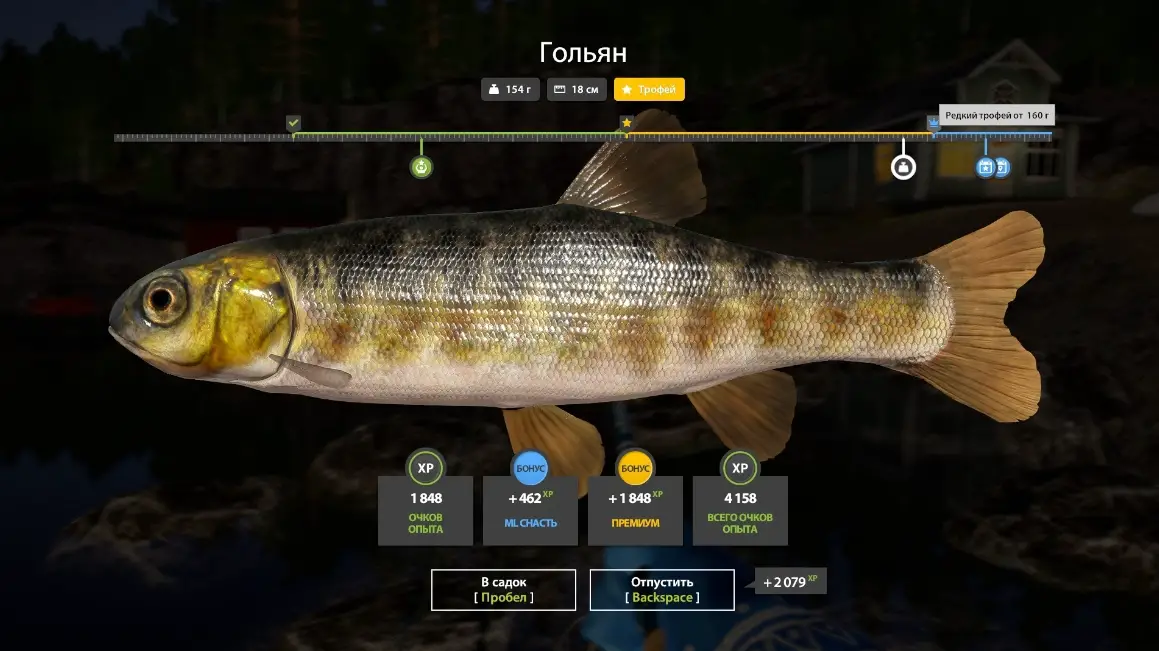Click the white weight icon on the scale
Screen dimensions: 1159x651
click(x=903, y=167)
